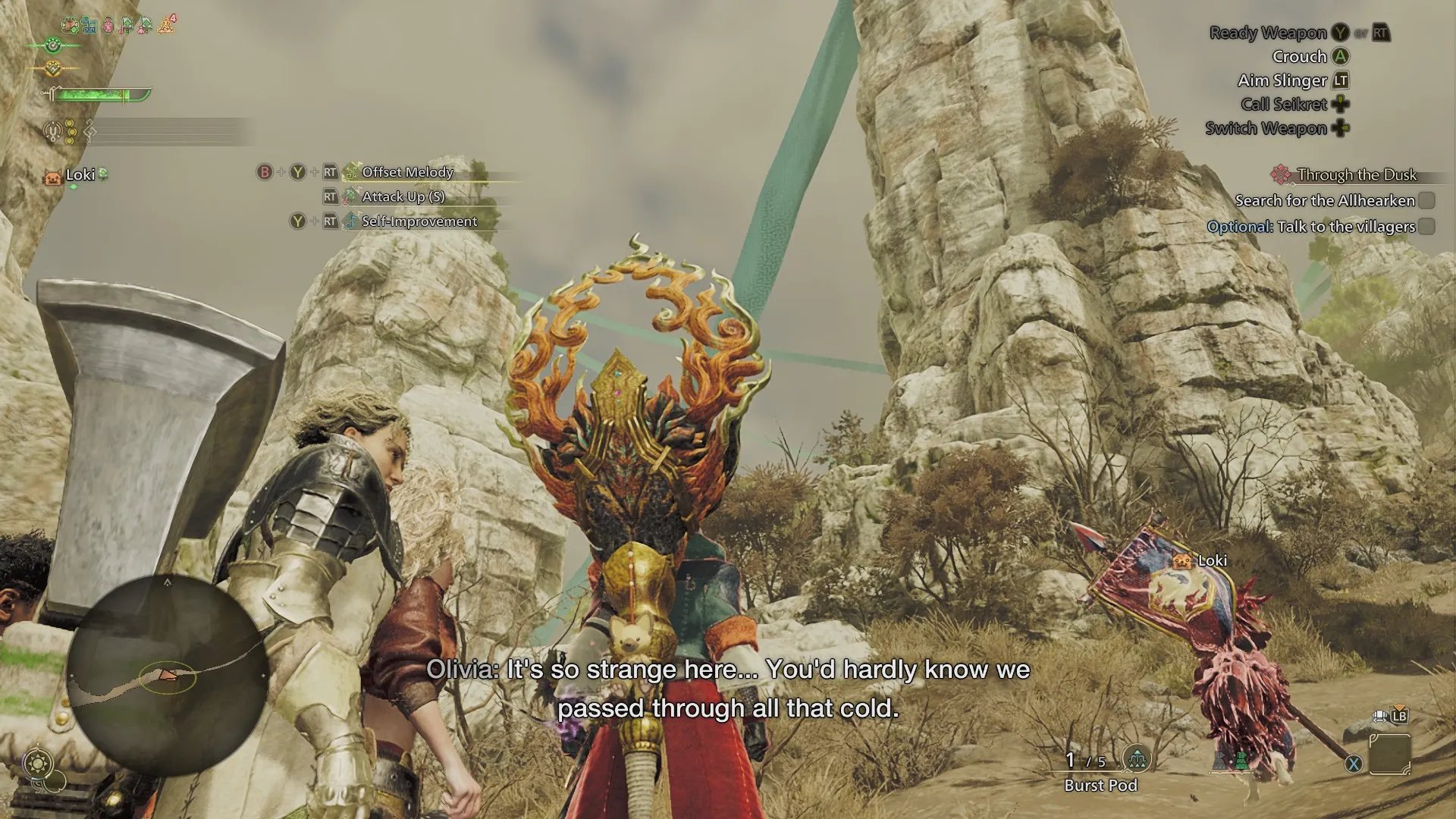
Task: Tick the Search for the Allhearken checkbox
Action: click(1426, 200)
